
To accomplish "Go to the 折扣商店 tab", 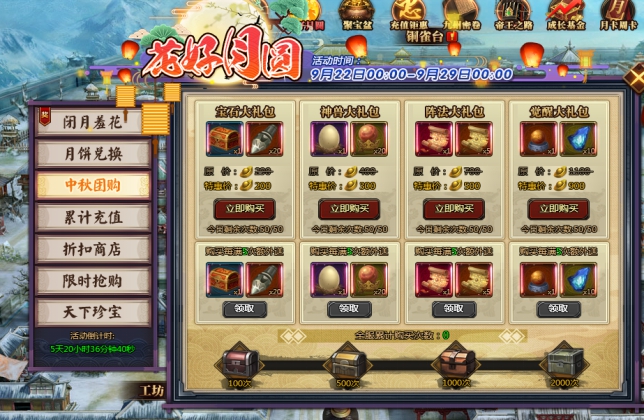I will tap(93, 248).
